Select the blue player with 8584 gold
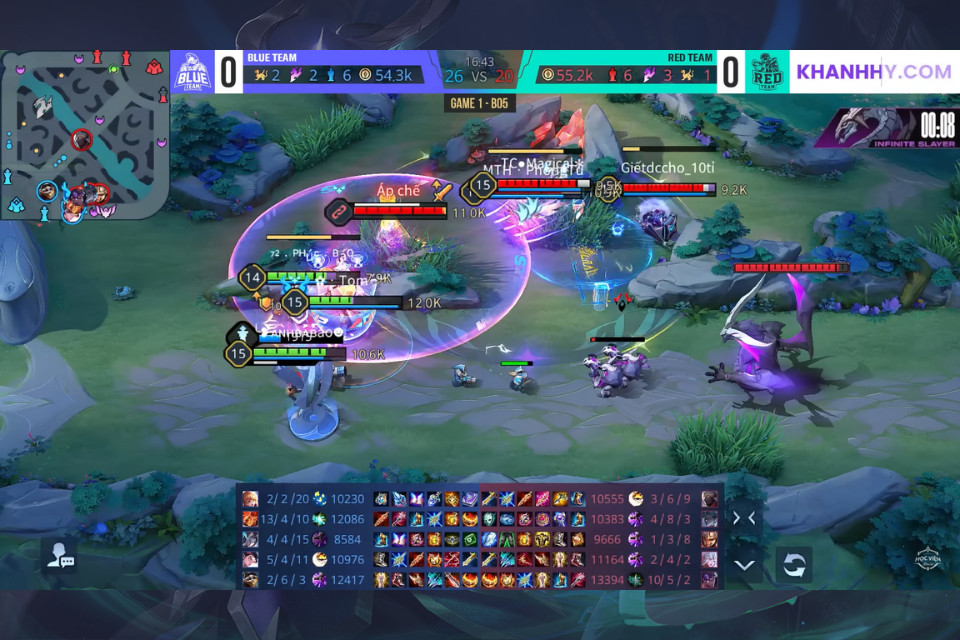 pos(249,539)
